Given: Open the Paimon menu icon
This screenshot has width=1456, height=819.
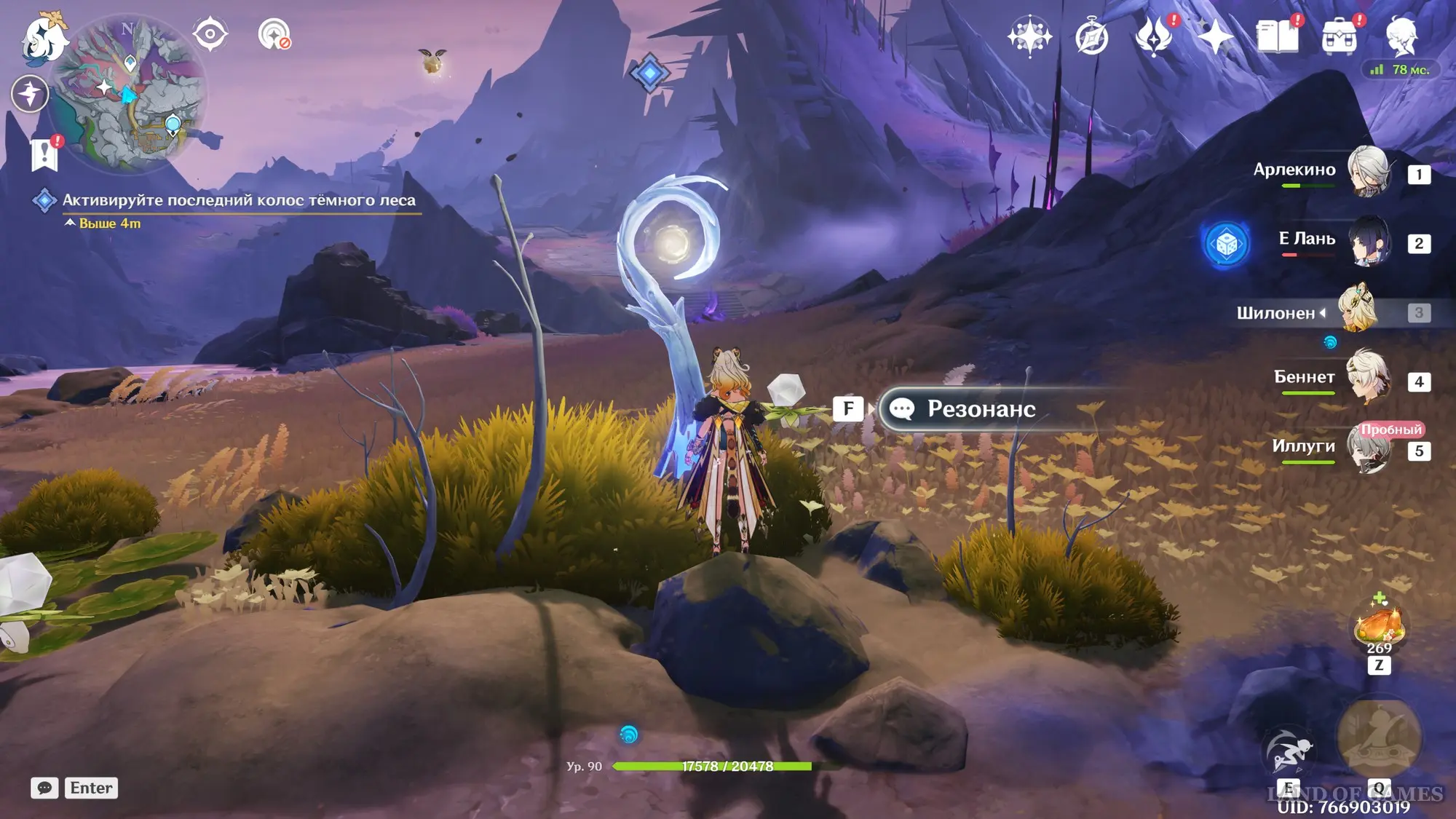Looking at the screenshot, I should tap(44, 38).
